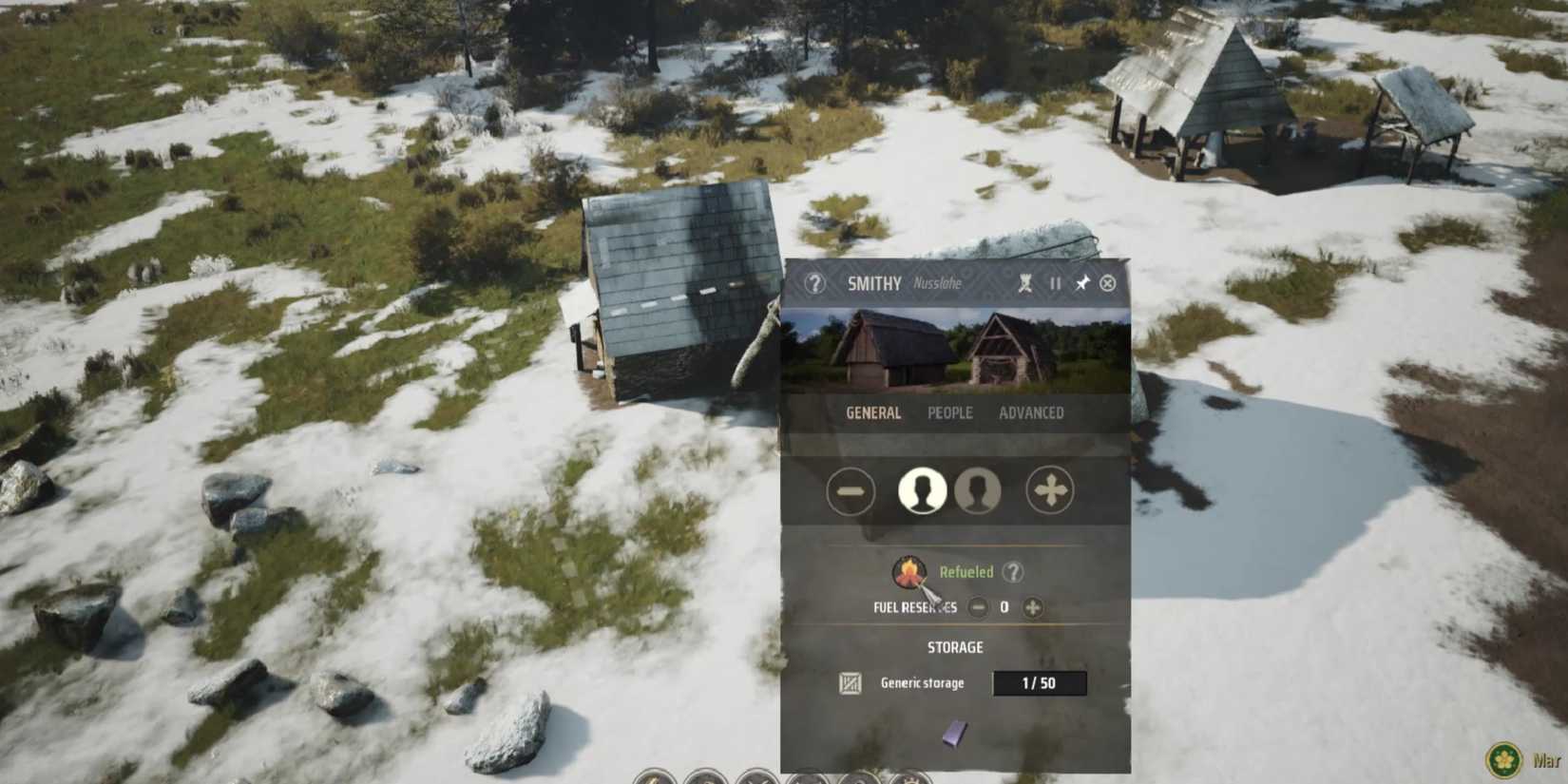The width and height of the screenshot is (1568, 784).
Task: Switch to the PEOPLE tab
Action: tap(948, 411)
